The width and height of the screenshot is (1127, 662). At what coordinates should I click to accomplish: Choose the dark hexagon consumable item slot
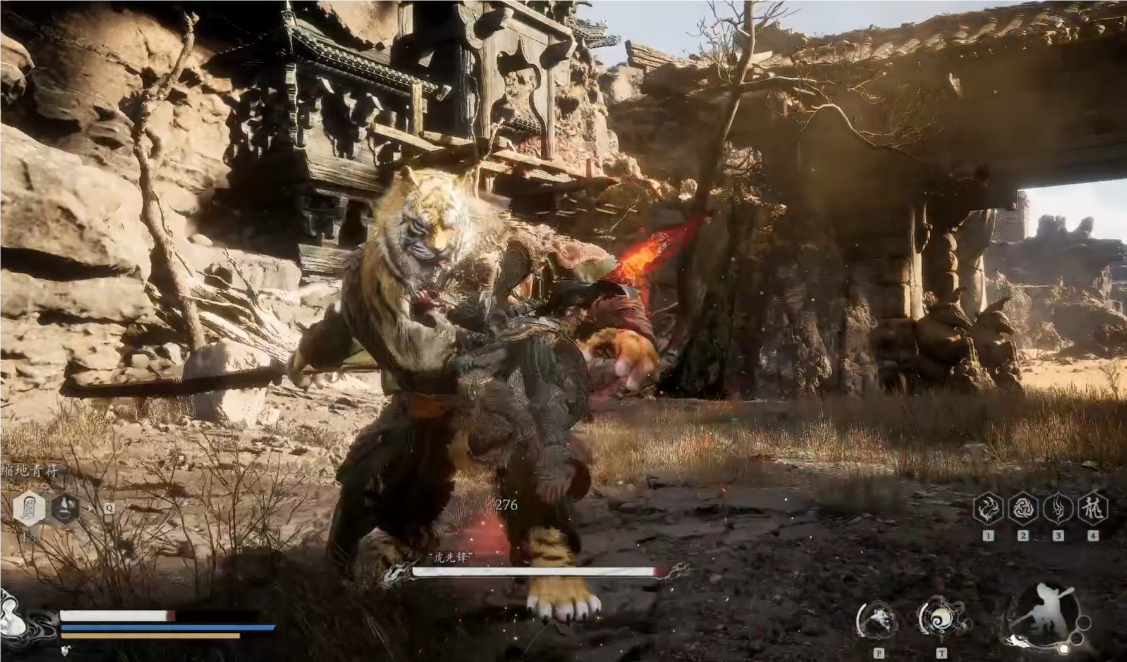click(65, 509)
